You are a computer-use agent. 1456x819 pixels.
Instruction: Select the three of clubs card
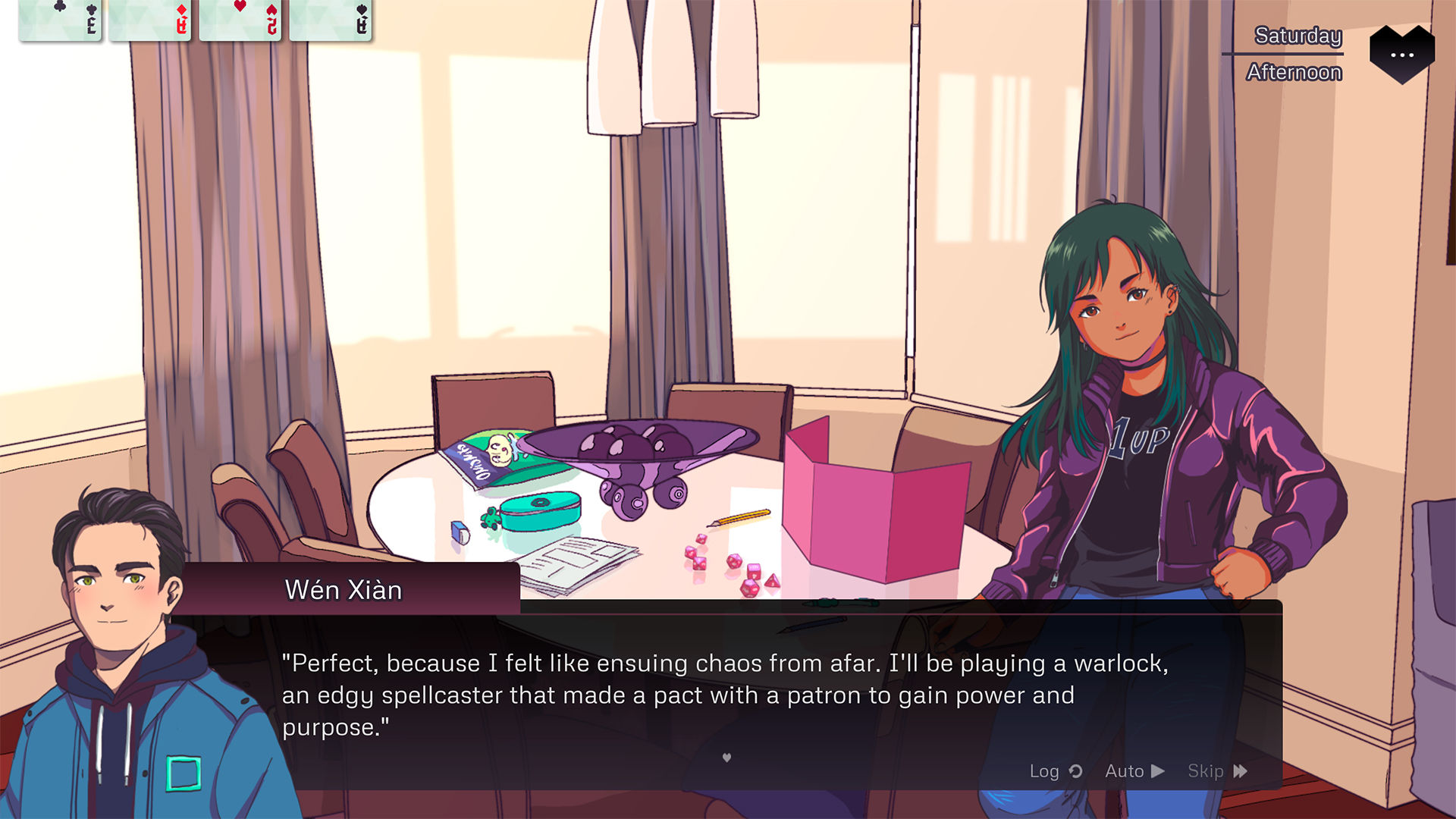(61, 20)
